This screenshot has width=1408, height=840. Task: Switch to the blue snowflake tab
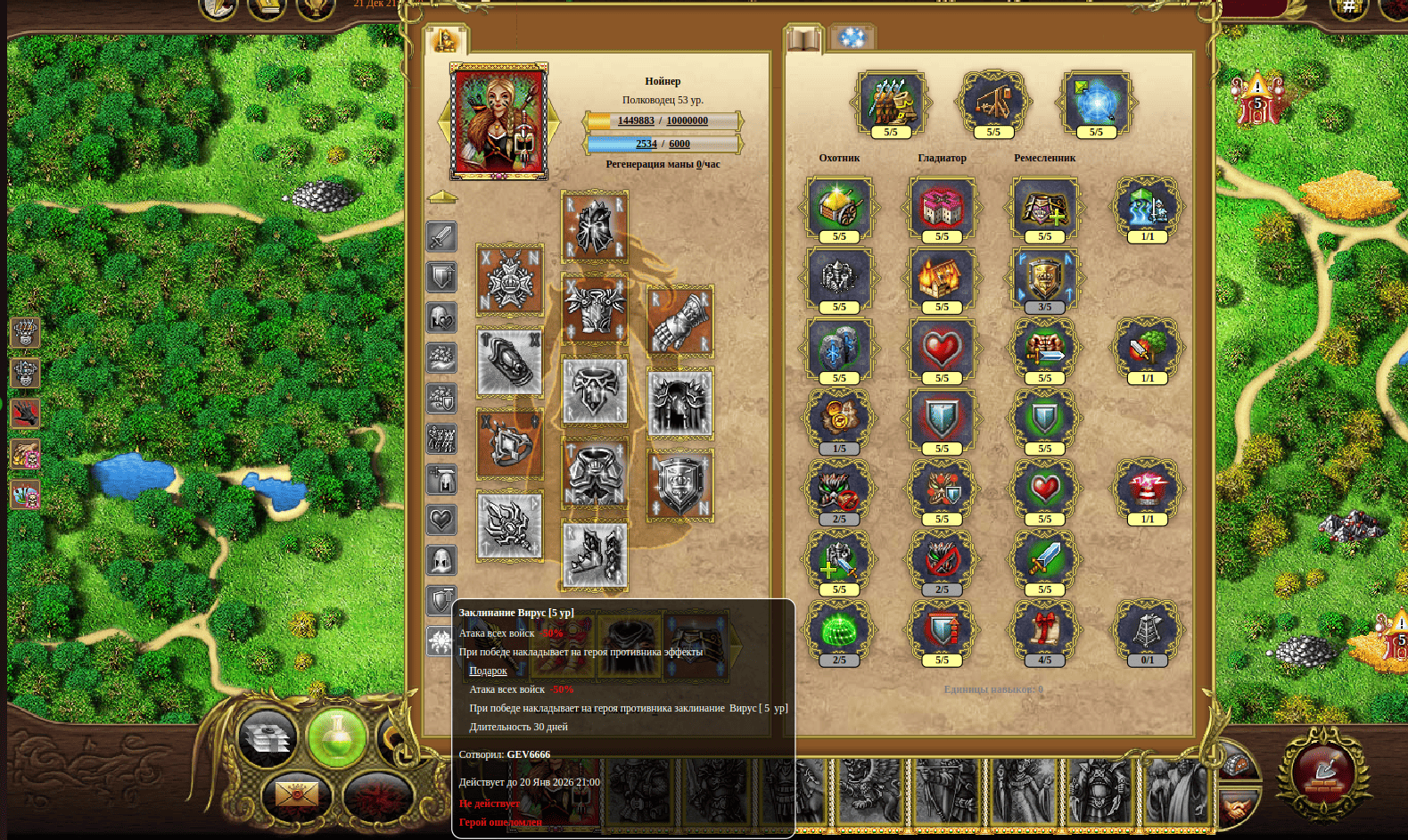tap(852, 38)
